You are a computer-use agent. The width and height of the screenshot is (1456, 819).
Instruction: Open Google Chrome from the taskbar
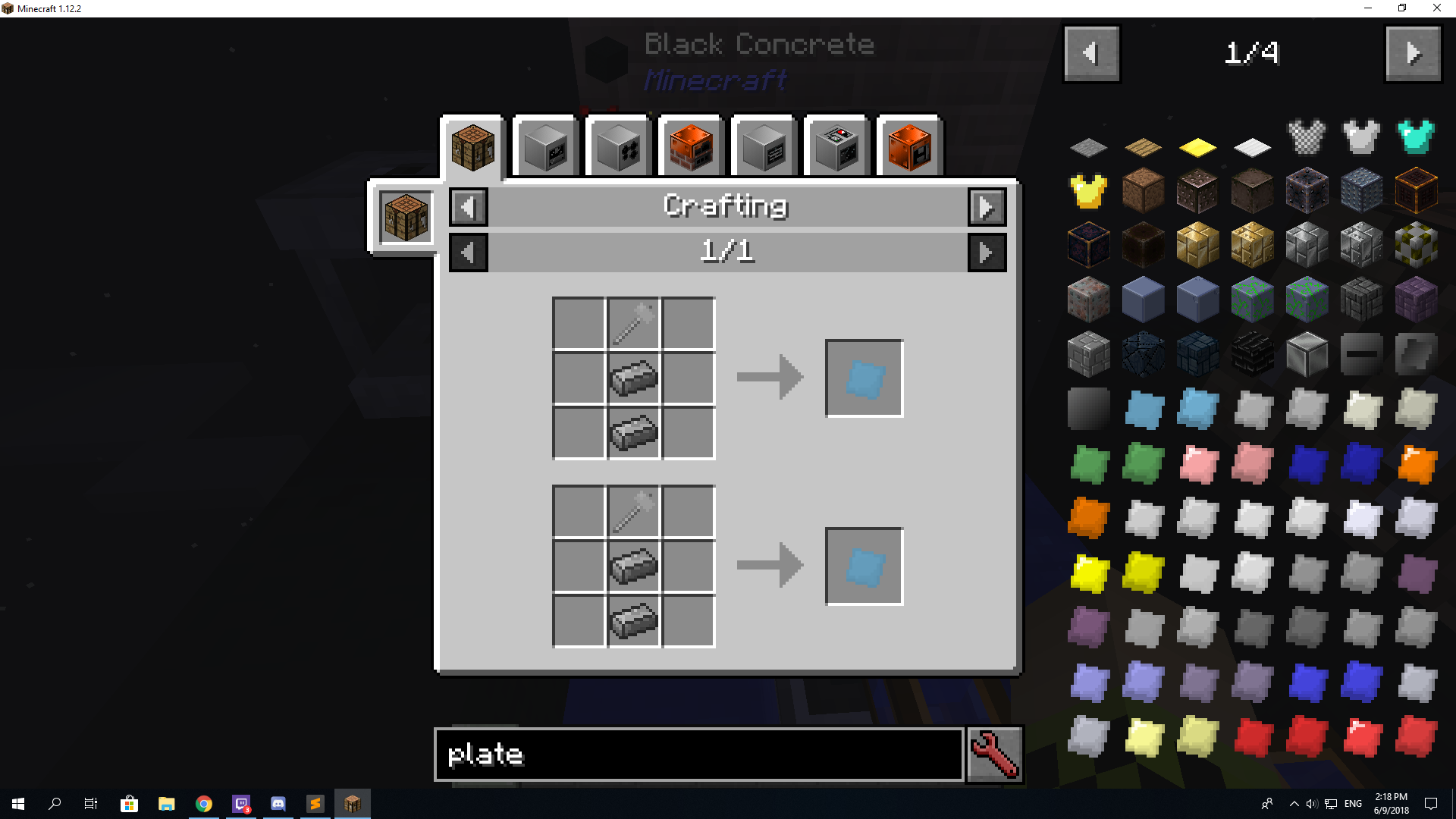[x=203, y=803]
